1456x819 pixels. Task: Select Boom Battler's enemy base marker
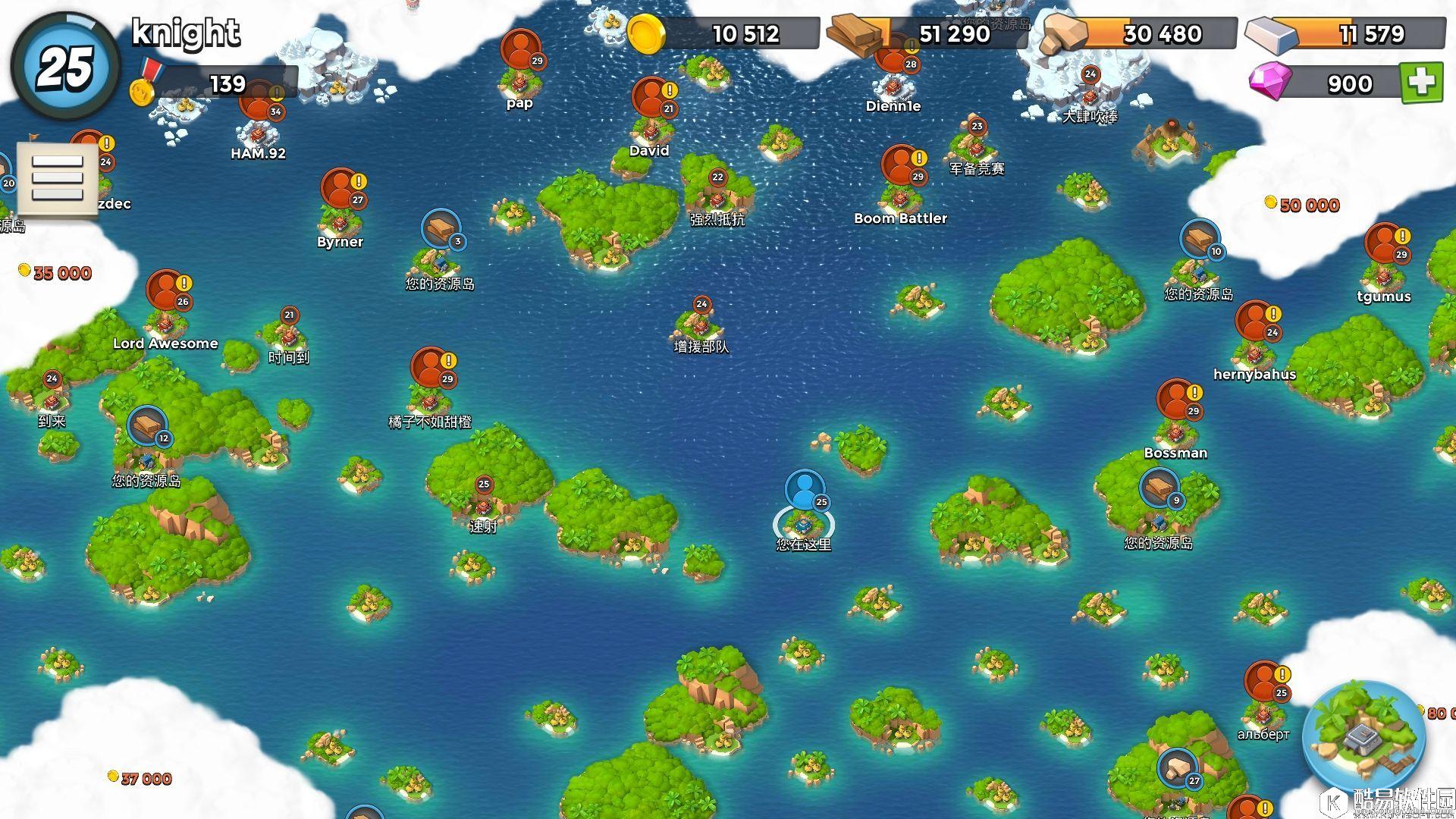point(900,166)
